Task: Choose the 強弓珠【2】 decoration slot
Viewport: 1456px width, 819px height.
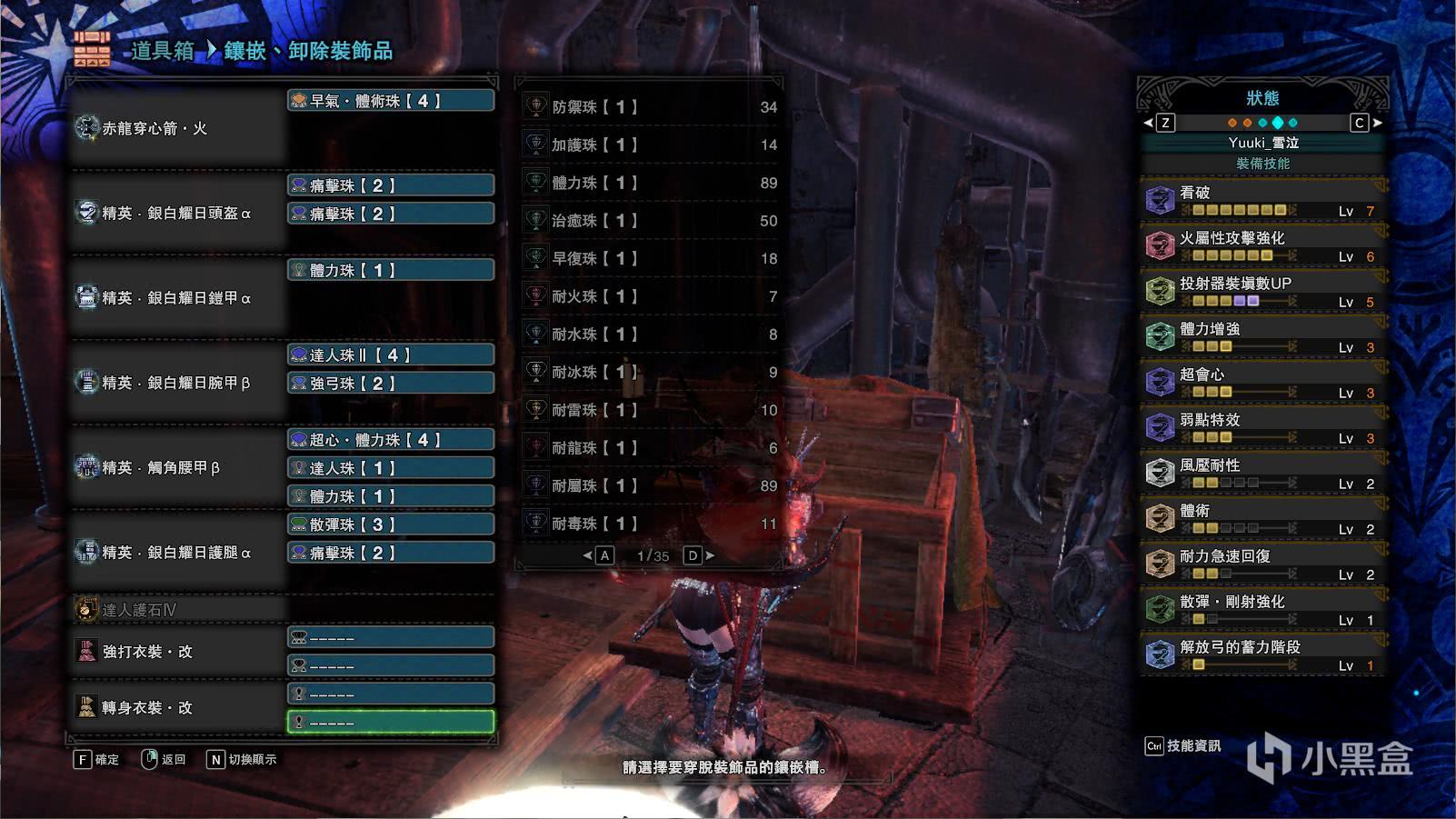Action: click(x=391, y=384)
